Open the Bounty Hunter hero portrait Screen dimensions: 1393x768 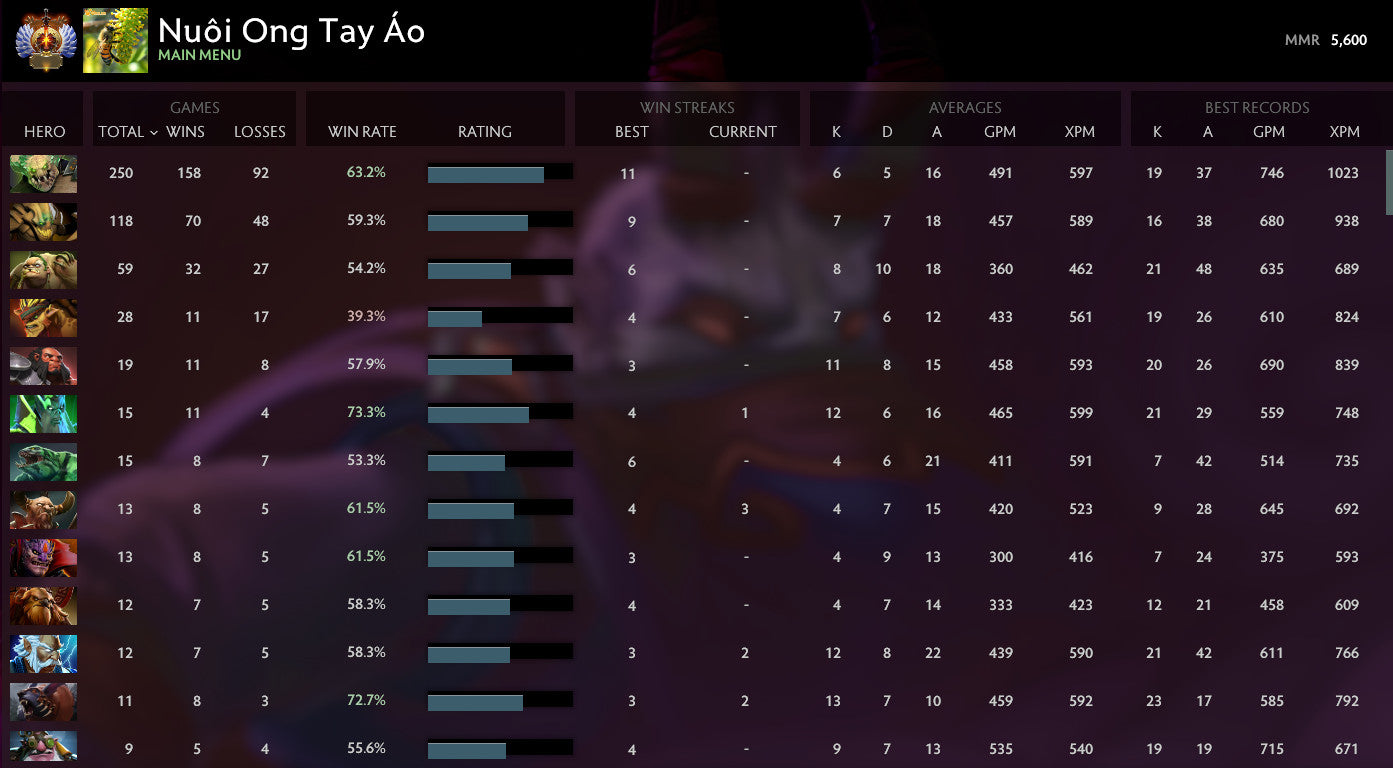43,317
